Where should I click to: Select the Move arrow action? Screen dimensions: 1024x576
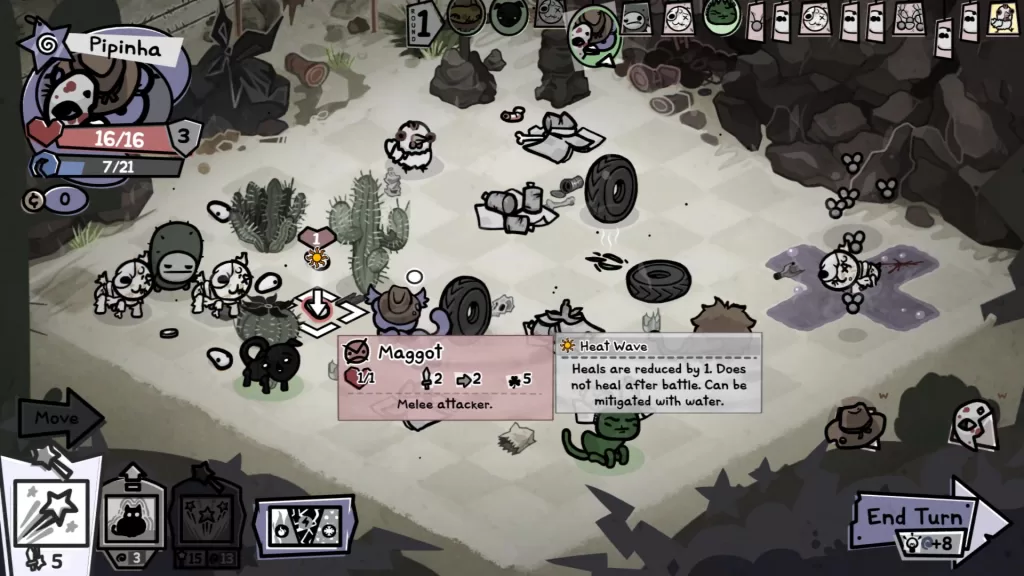[58, 418]
